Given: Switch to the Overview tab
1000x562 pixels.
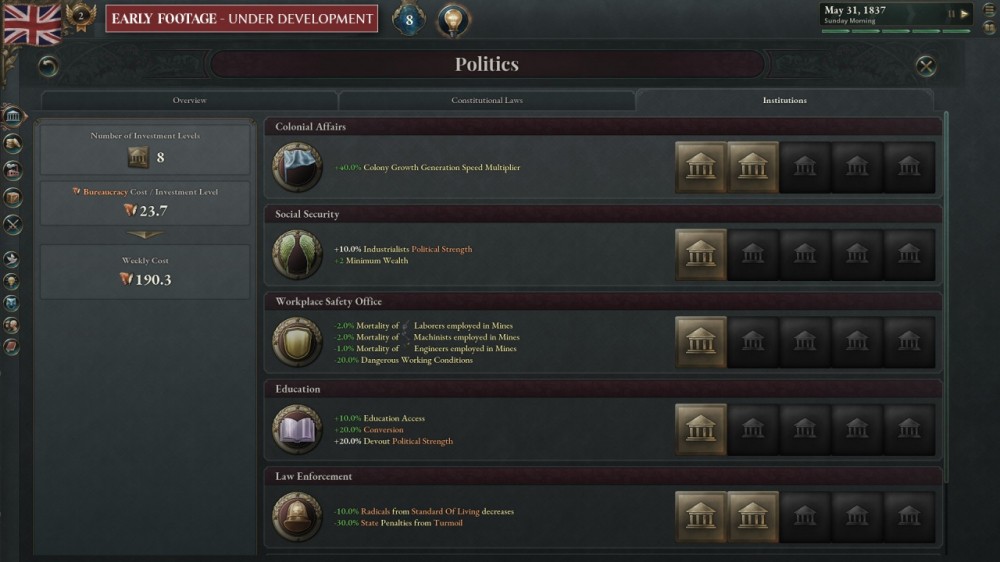Looking at the screenshot, I should pos(189,101).
